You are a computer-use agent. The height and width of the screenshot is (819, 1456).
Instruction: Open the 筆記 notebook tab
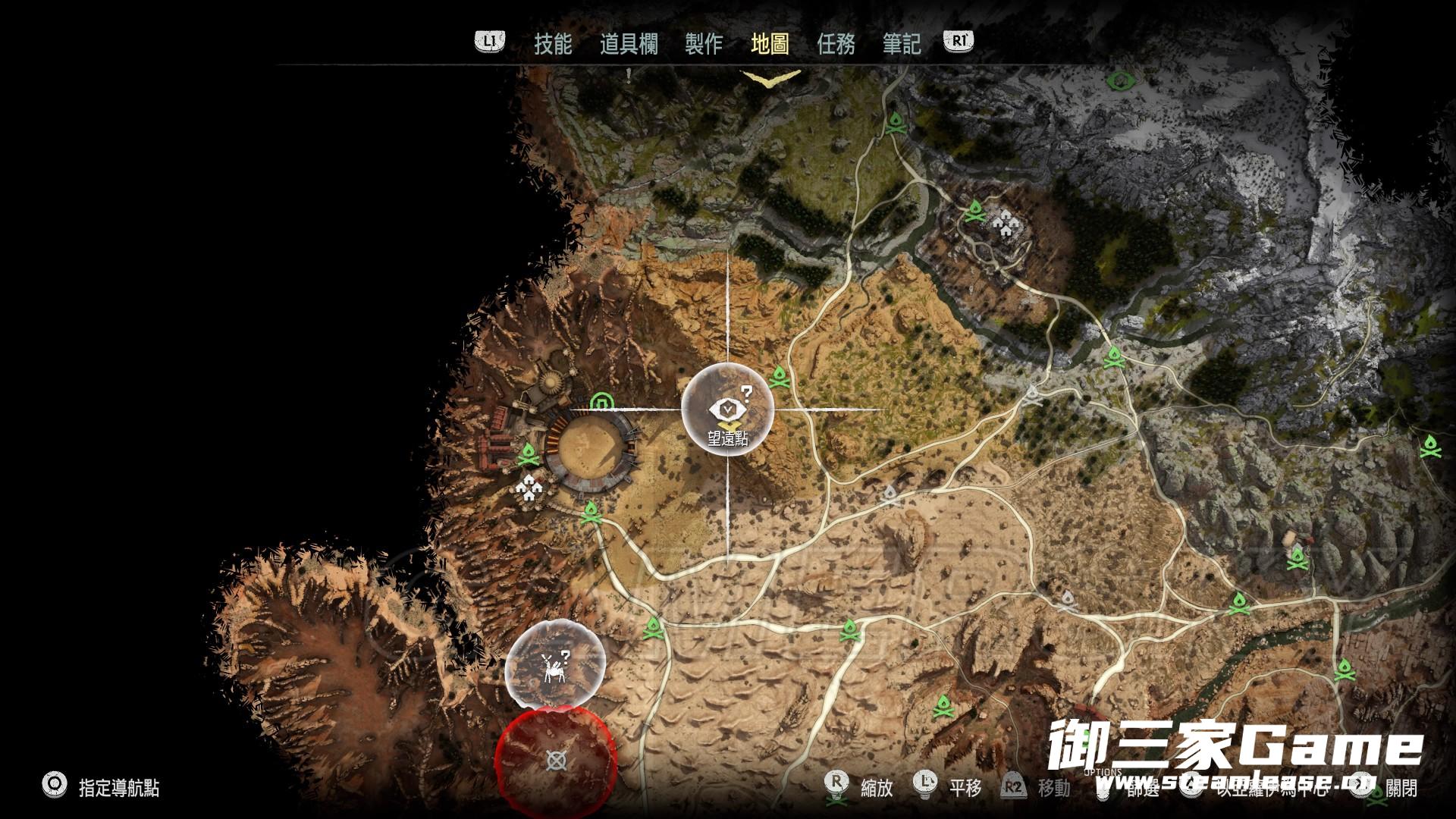point(902,44)
